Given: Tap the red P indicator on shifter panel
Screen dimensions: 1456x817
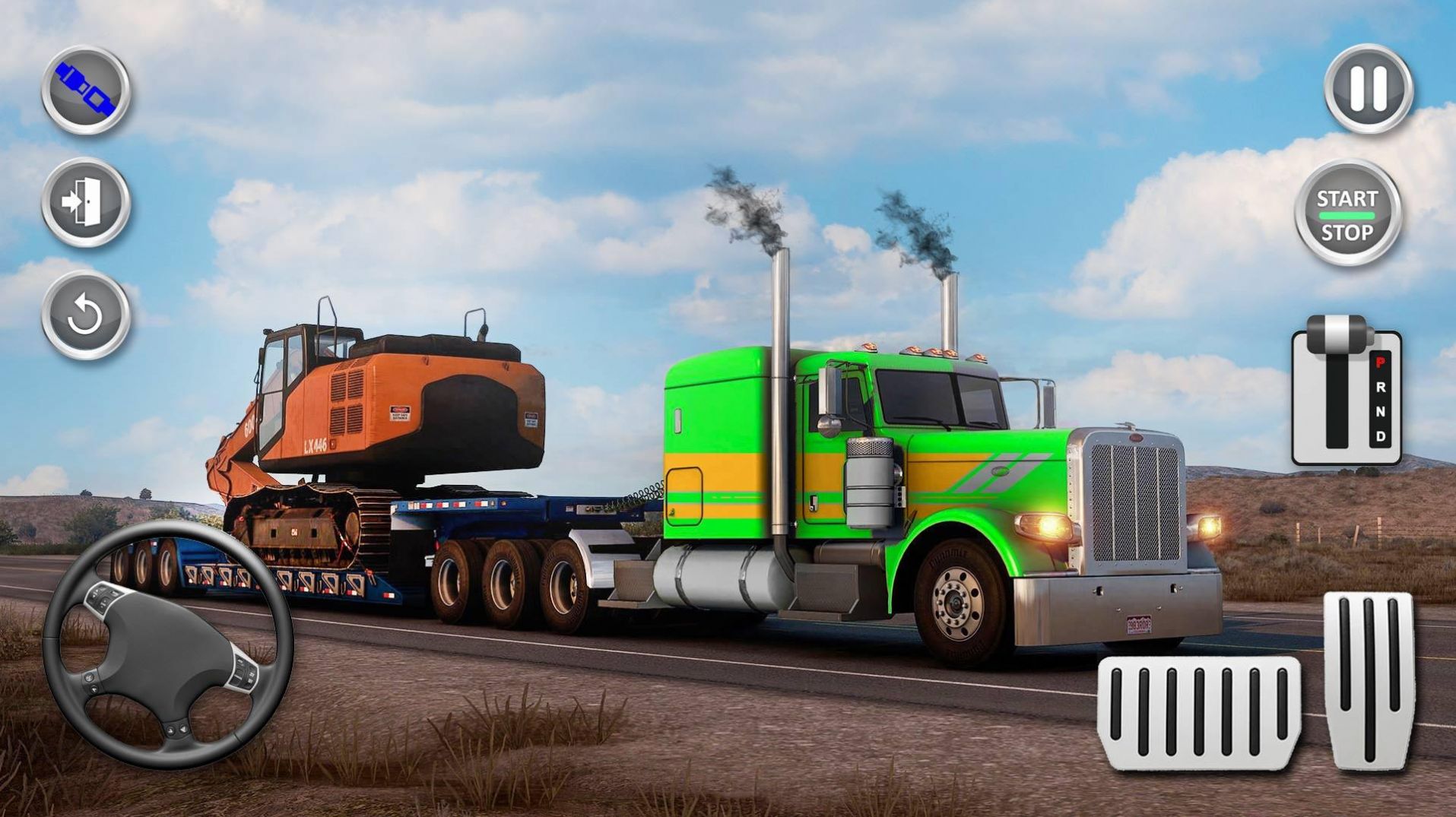Looking at the screenshot, I should pos(1380,363).
